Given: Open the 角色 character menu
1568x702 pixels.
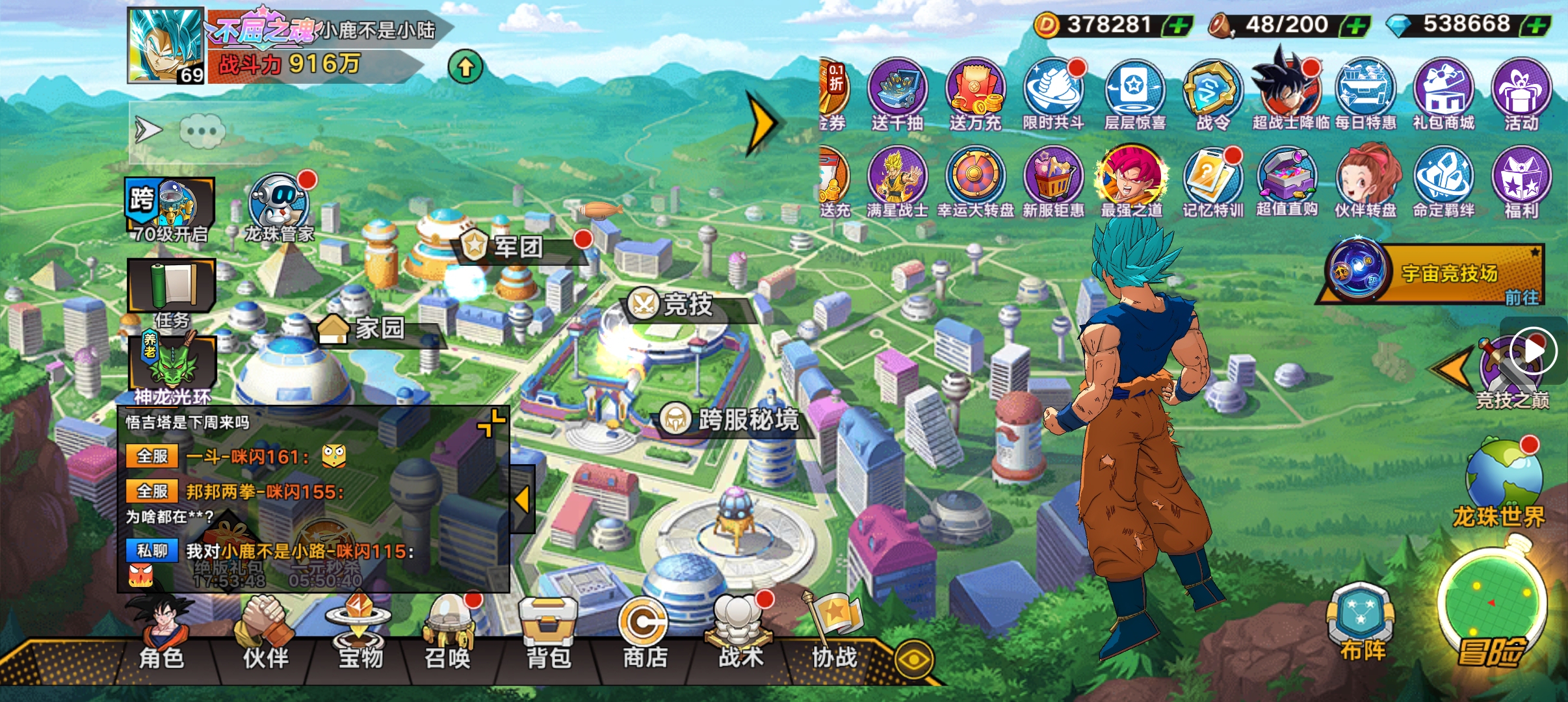Looking at the screenshot, I should point(161,634).
